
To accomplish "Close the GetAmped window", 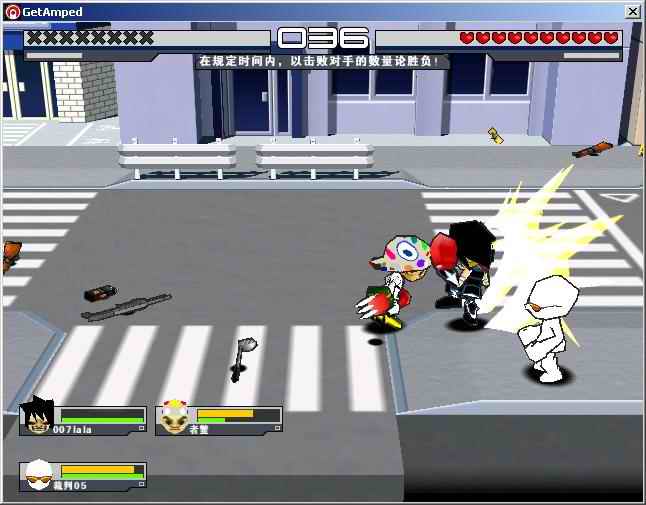I will [632, 11].
